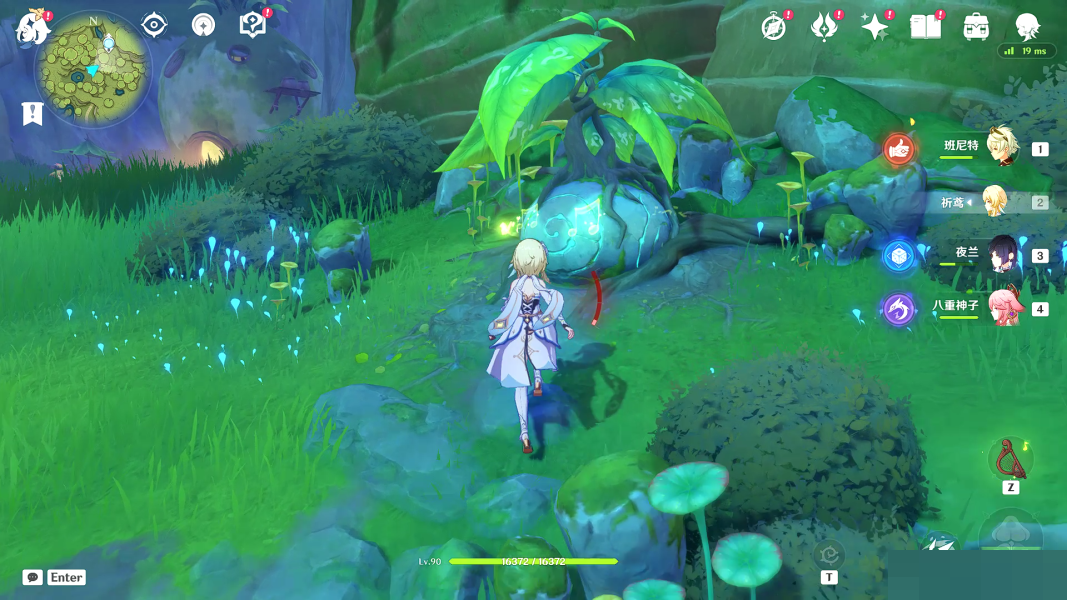1067x600 pixels.
Task: Trigger the elemental burst skill icon
Action: (1012, 535)
